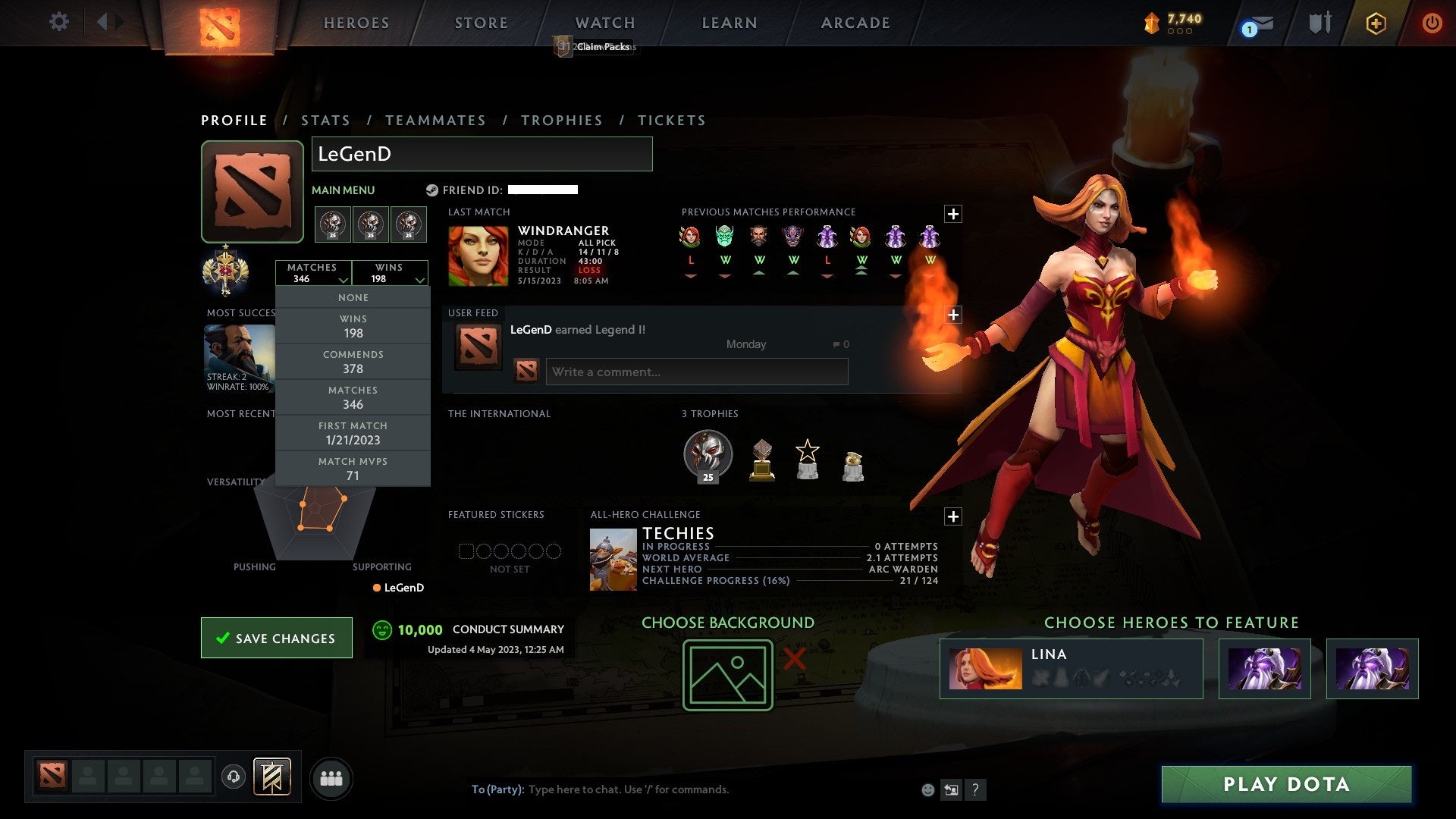Expand the Previous Matches Performance panel with plus
Image resolution: width=1456 pixels, height=819 pixels.
point(953,215)
